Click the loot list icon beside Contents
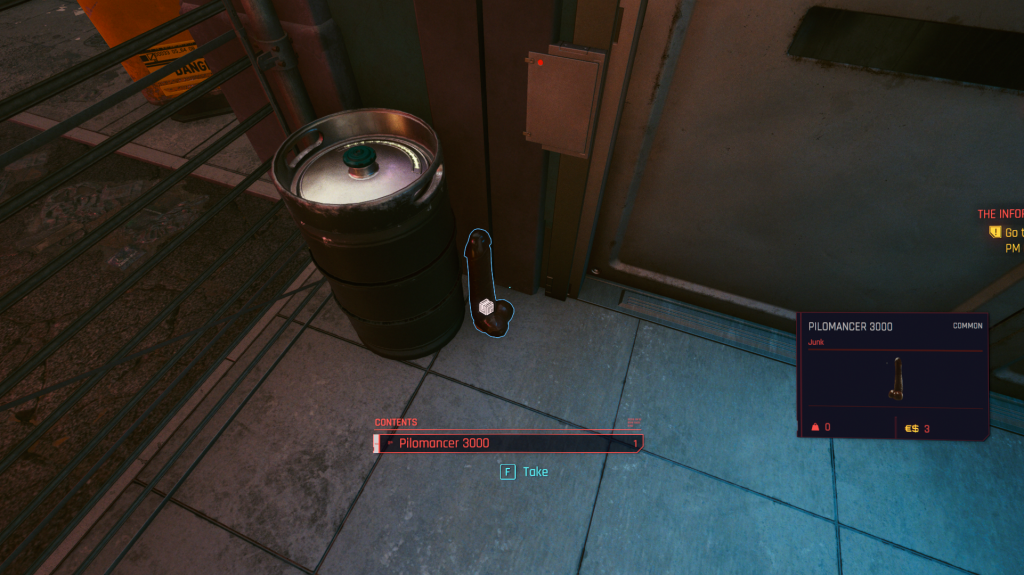The image size is (1024, 575). 633,422
